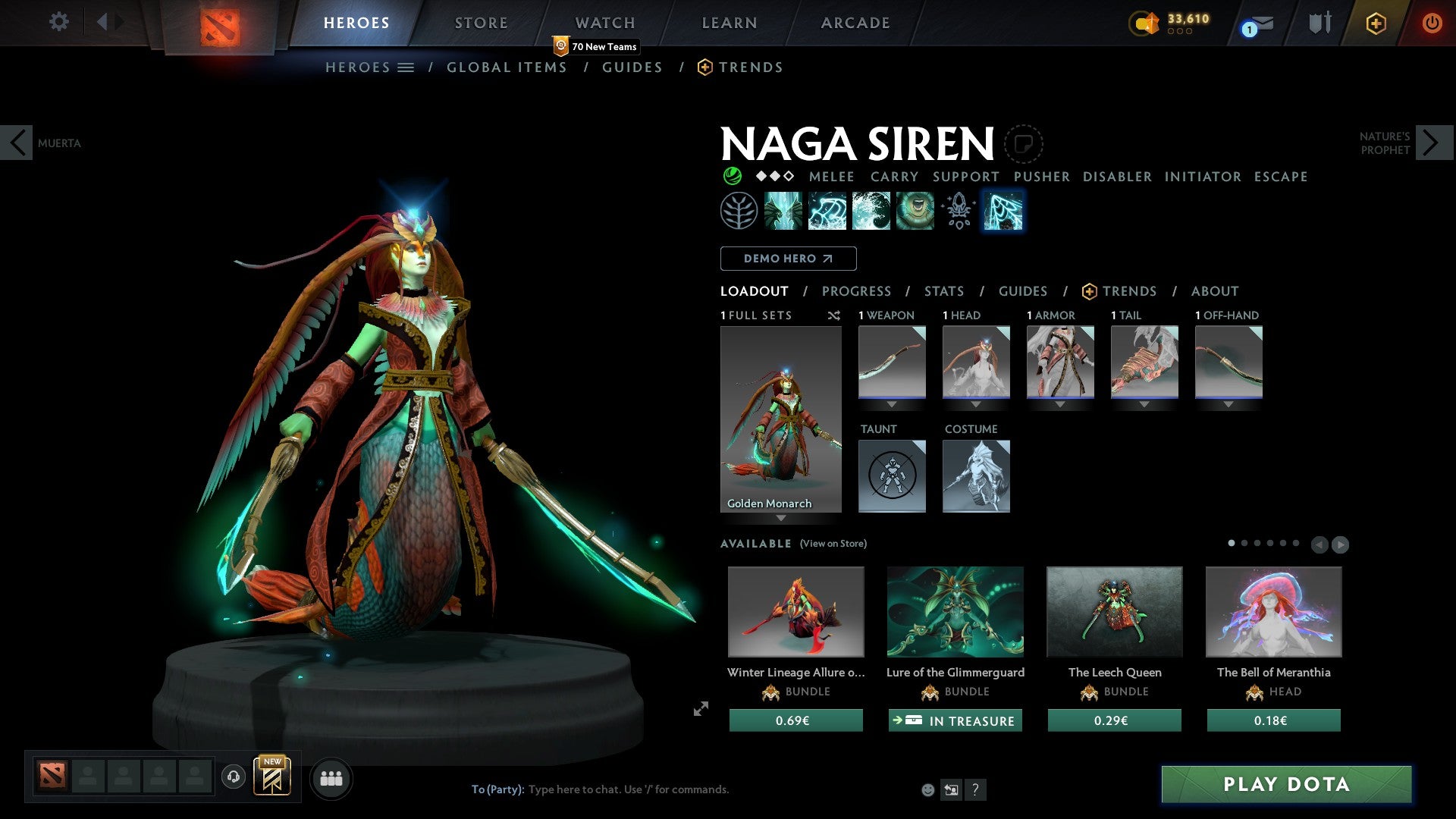Toggle the disabled Taunt slot
Screen dimensions: 1456x819
point(892,475)
